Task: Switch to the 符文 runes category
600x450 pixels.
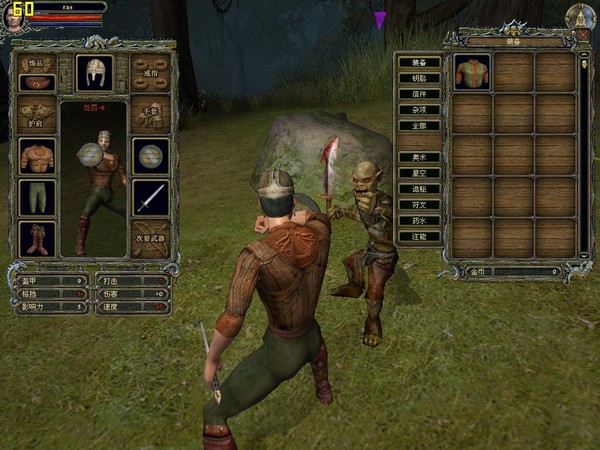Action: point(419,205)
